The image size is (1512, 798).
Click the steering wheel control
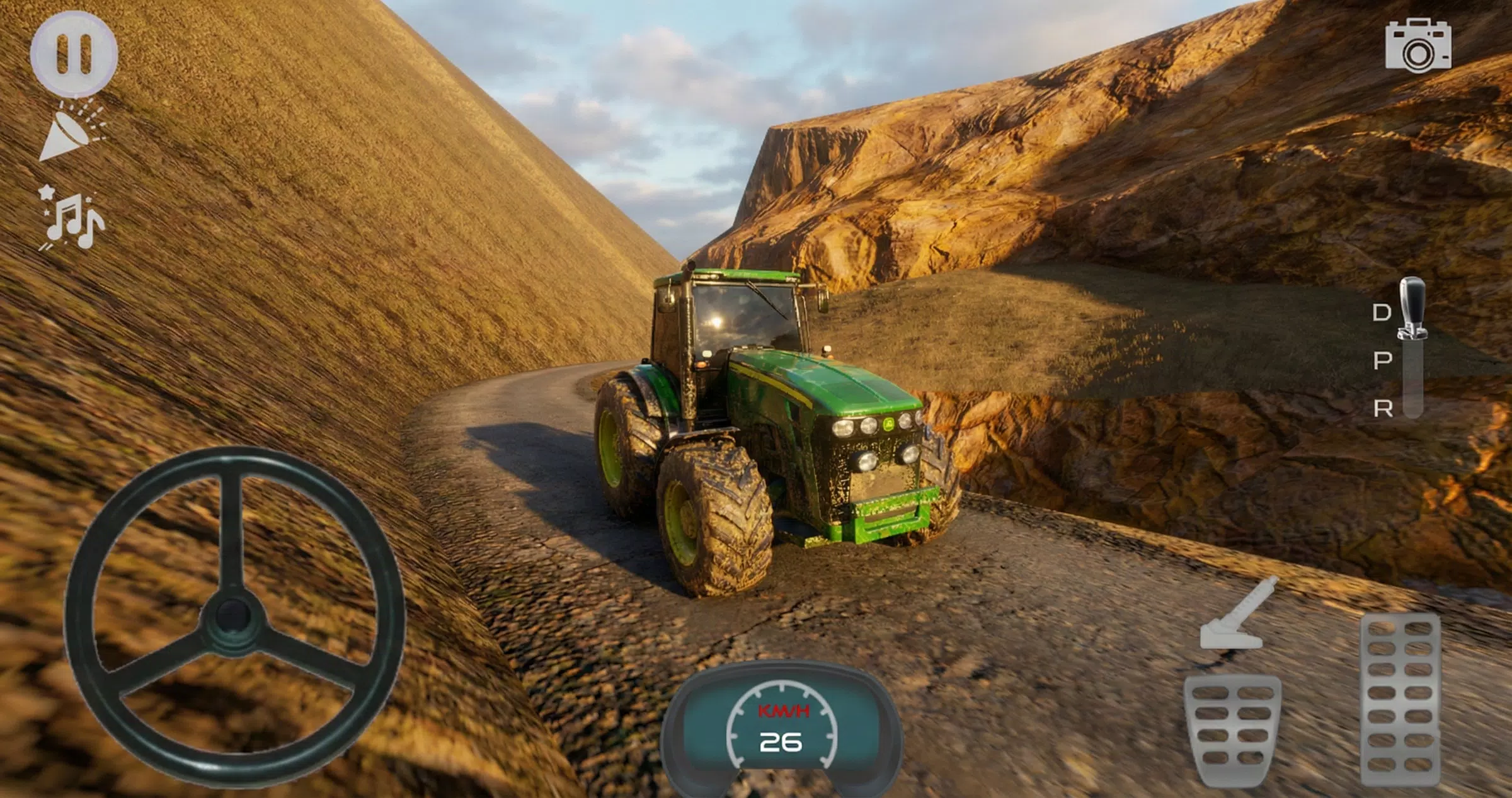click(234, 617)
